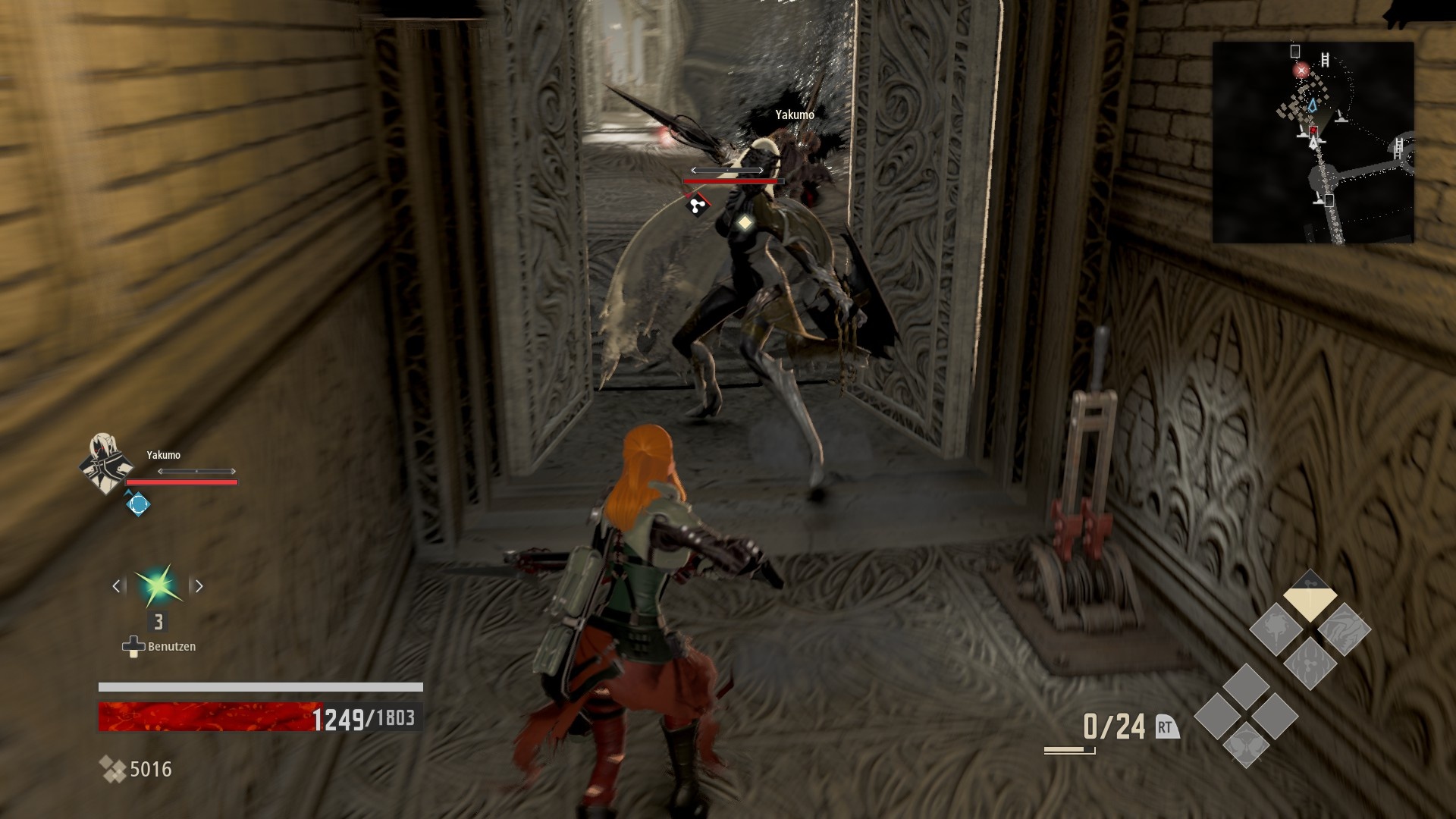Click Yakumo's name label above his health bar
1456x819 pixels.
[164, 456]
